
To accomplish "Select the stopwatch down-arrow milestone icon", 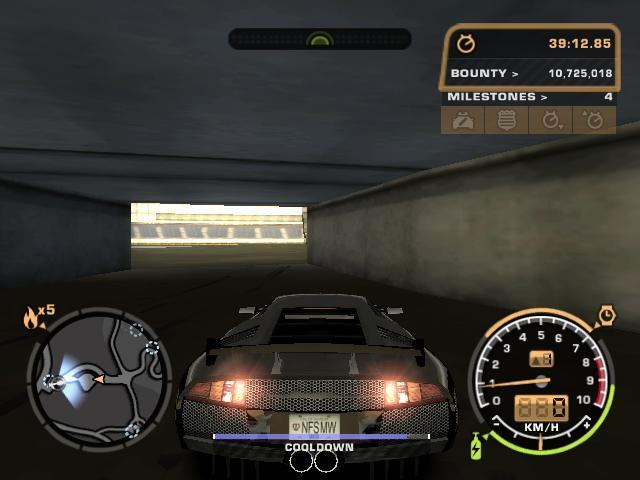I will click(550, 120).
